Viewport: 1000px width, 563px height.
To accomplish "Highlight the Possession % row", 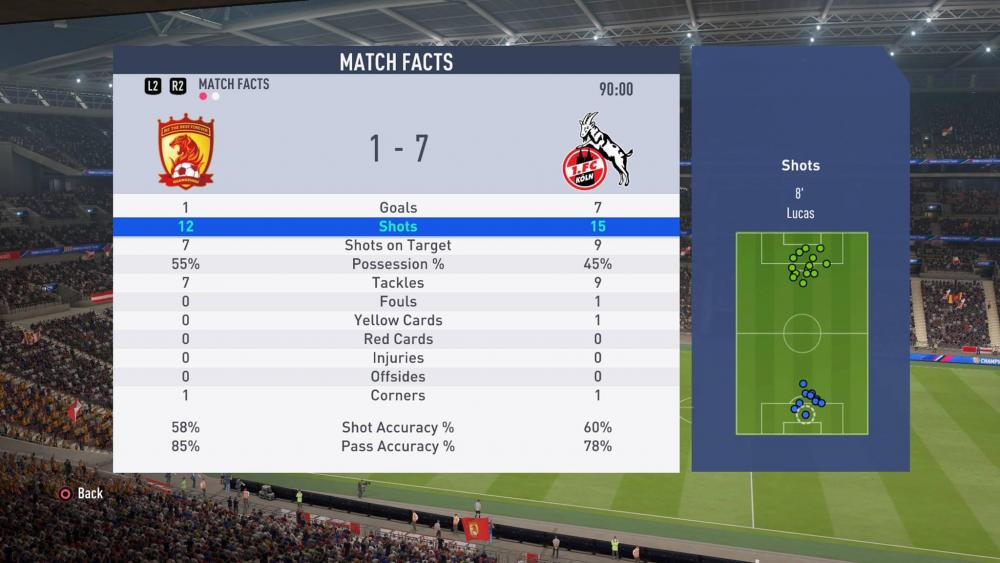I will click(397, 264).
